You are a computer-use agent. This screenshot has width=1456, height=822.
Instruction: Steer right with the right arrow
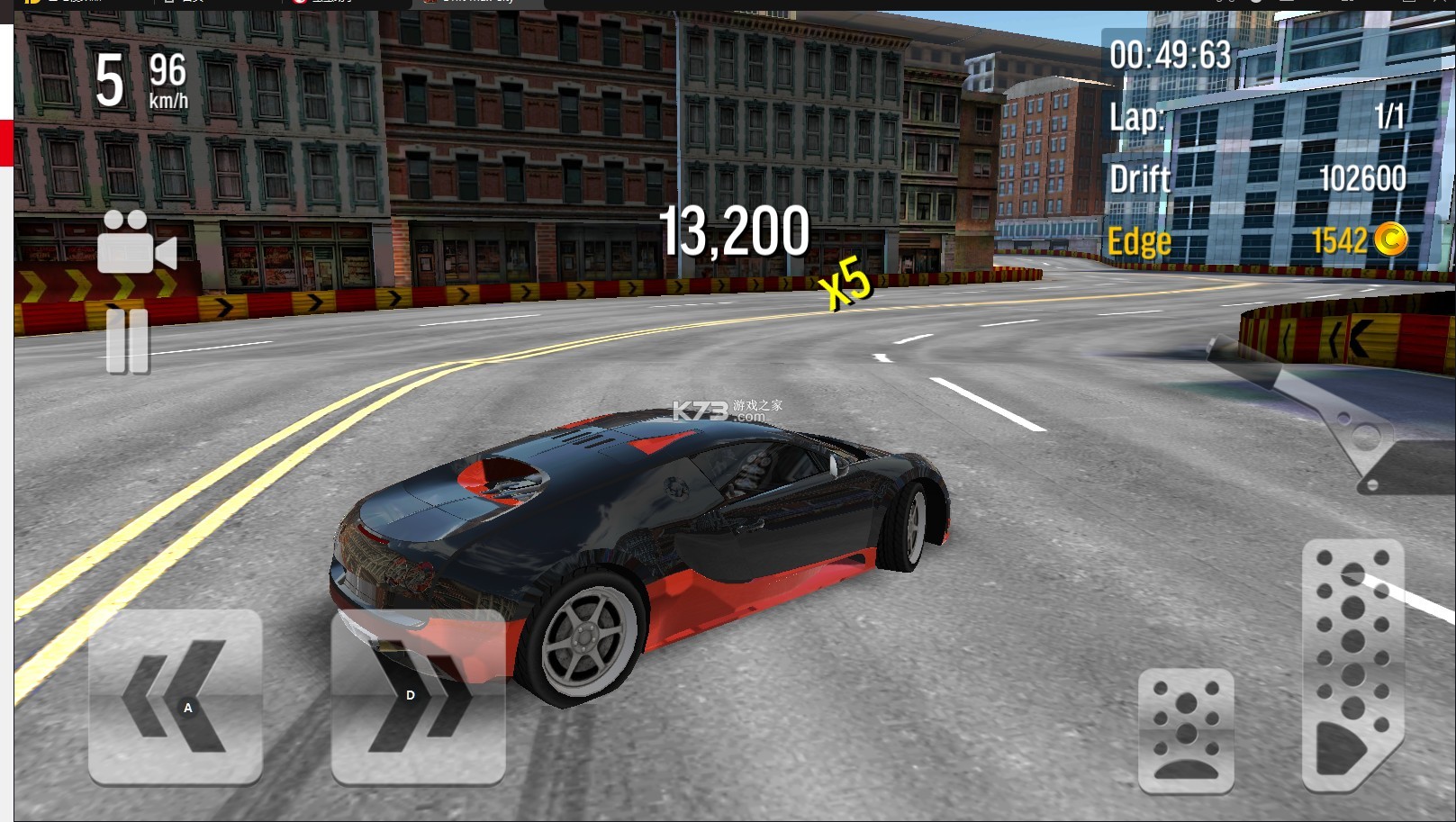point(418,696)
